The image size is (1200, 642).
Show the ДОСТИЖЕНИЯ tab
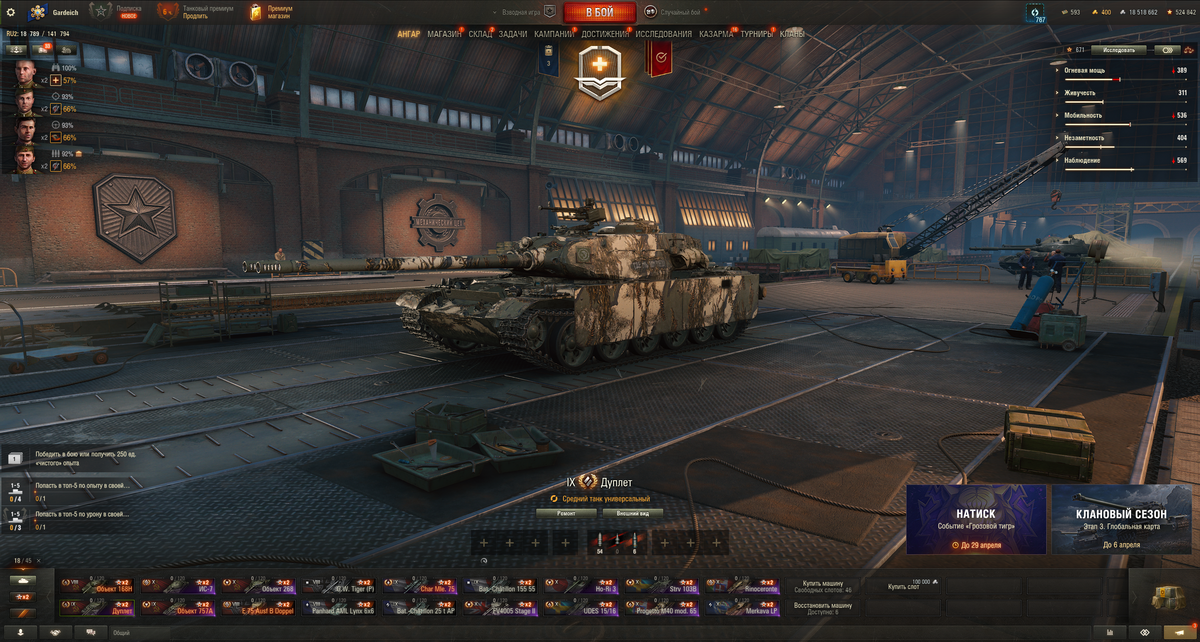pyautogui.click(x=605, y=34)
